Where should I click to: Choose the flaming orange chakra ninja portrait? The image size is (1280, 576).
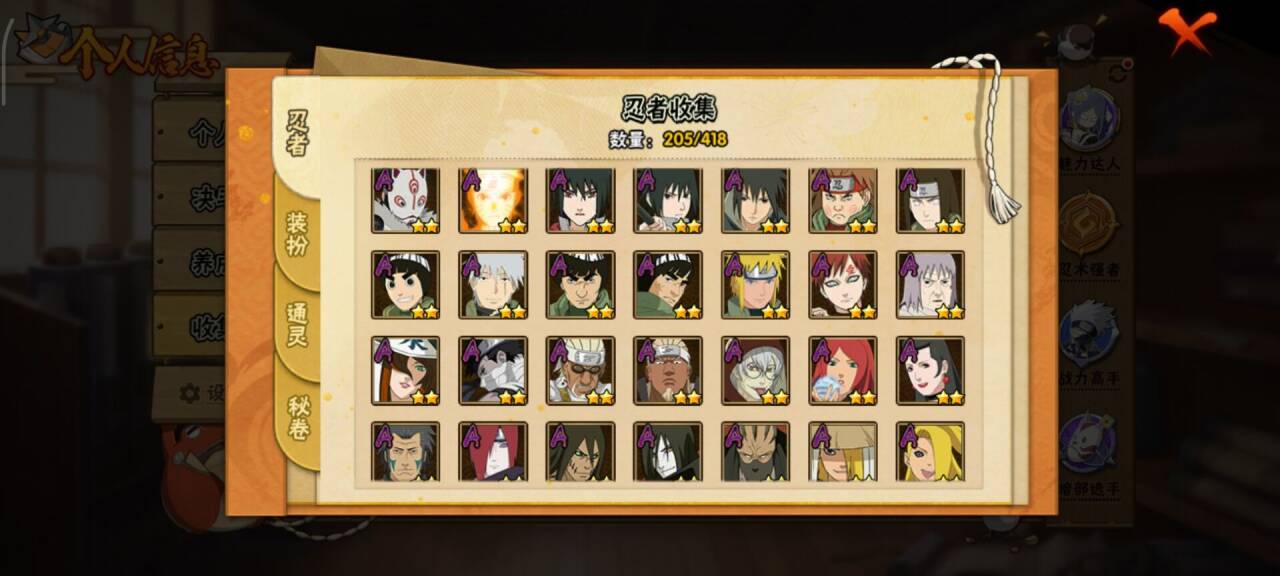tap(493, 200)
